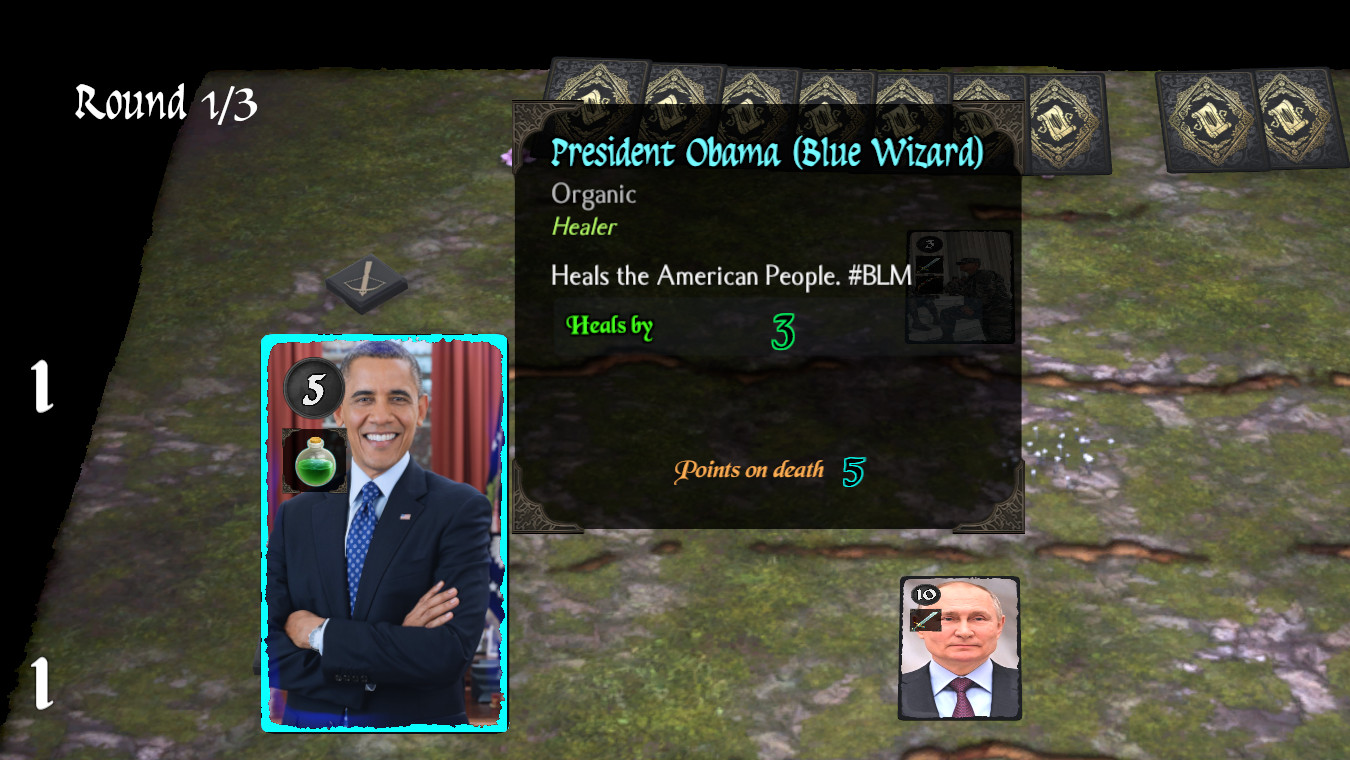
Task: Click the Organic type label
Action: (x=593, y=194)
